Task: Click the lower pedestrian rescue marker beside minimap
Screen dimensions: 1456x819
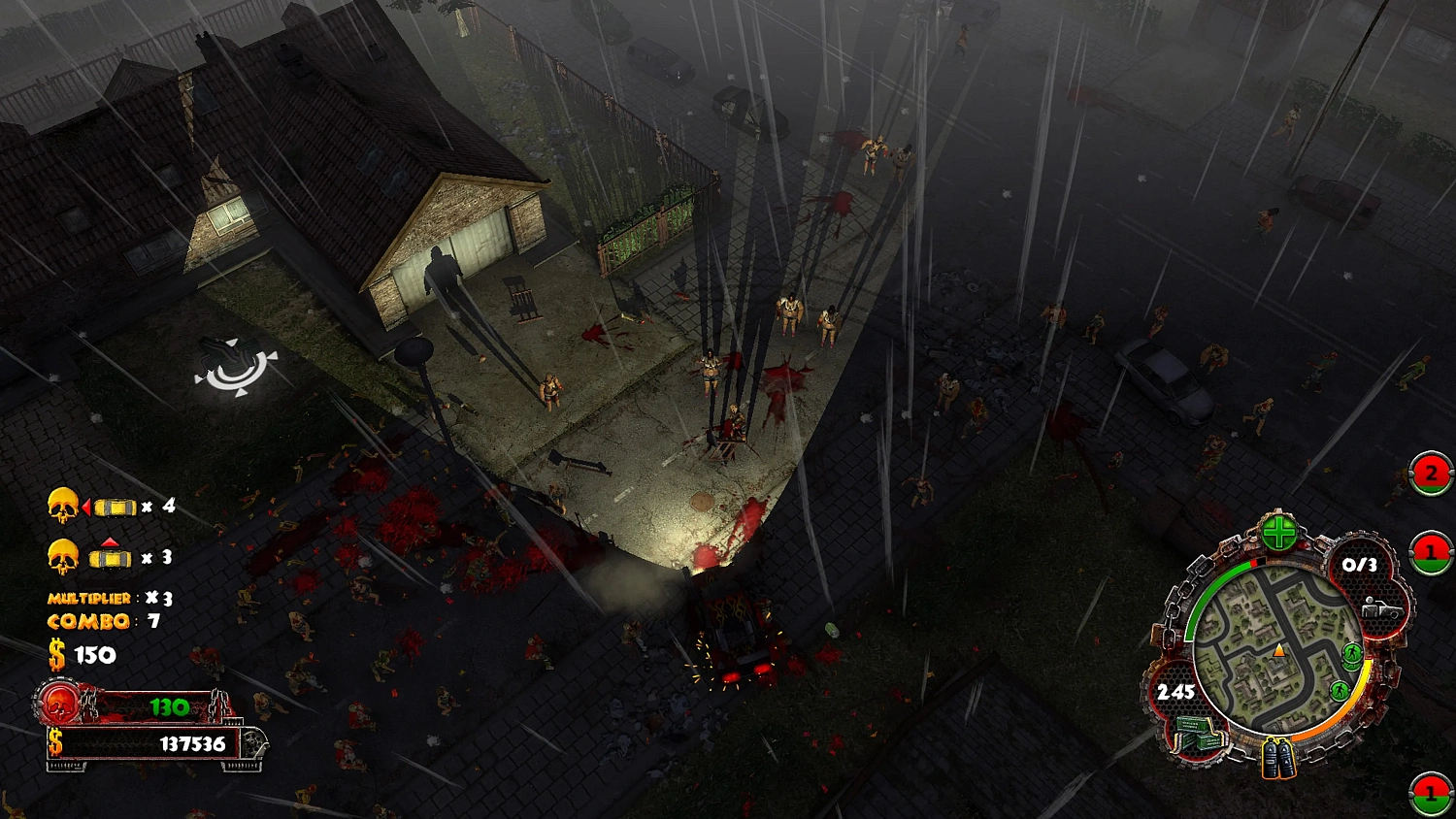Action: 1340,689
